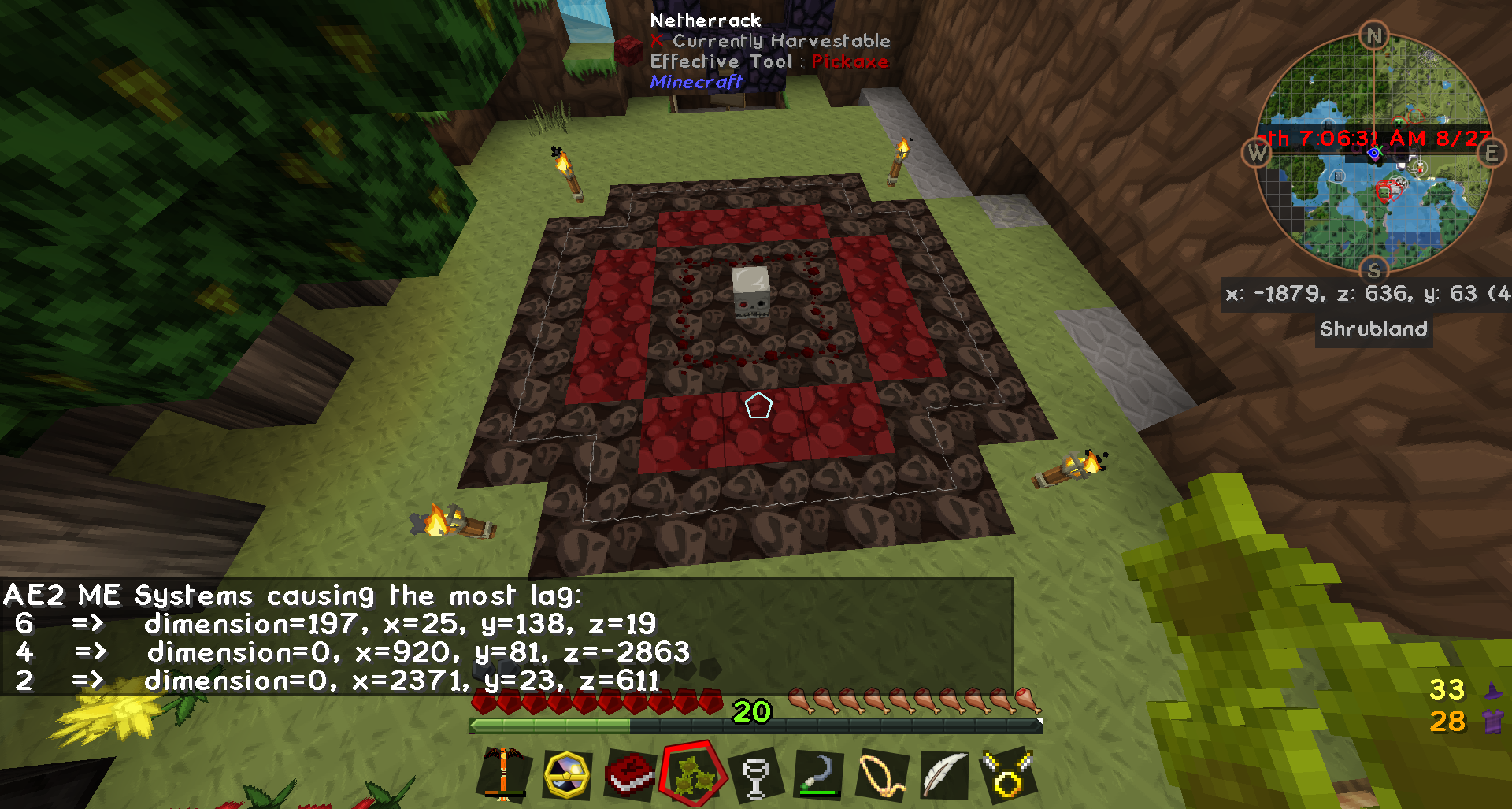The width and height of the screenshot is (1512, 809).
Task: Select the glass chalice in the hotbar
Action: [x=756, y=776]
